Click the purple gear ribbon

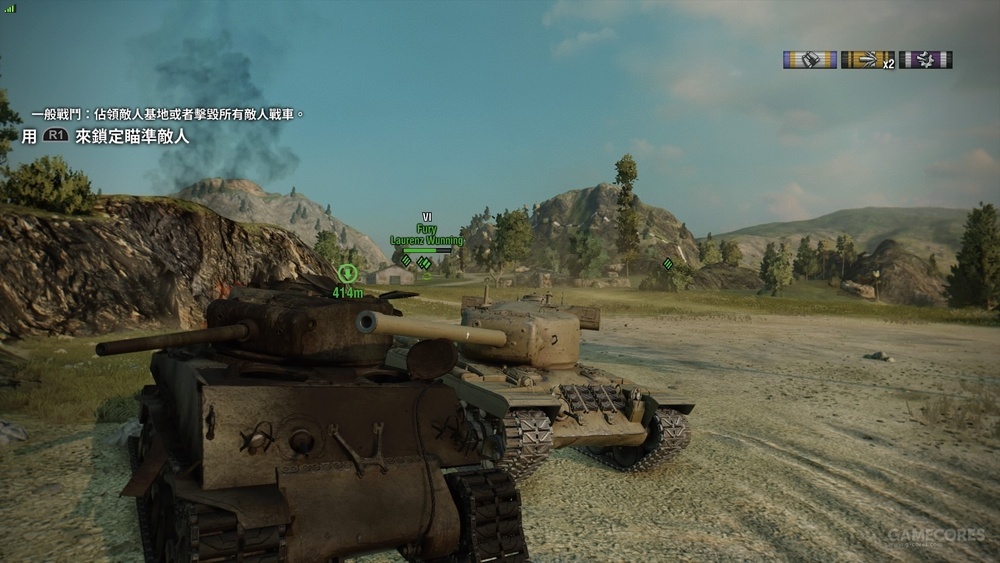925,60
